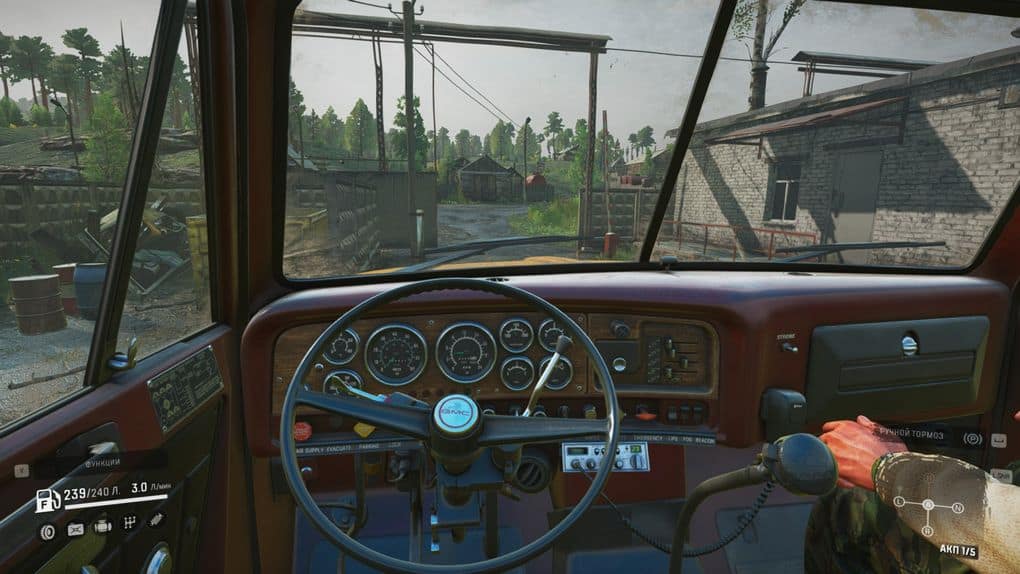
Task: Select the crossed-box differential icon
Action: (x=75, y=529)
